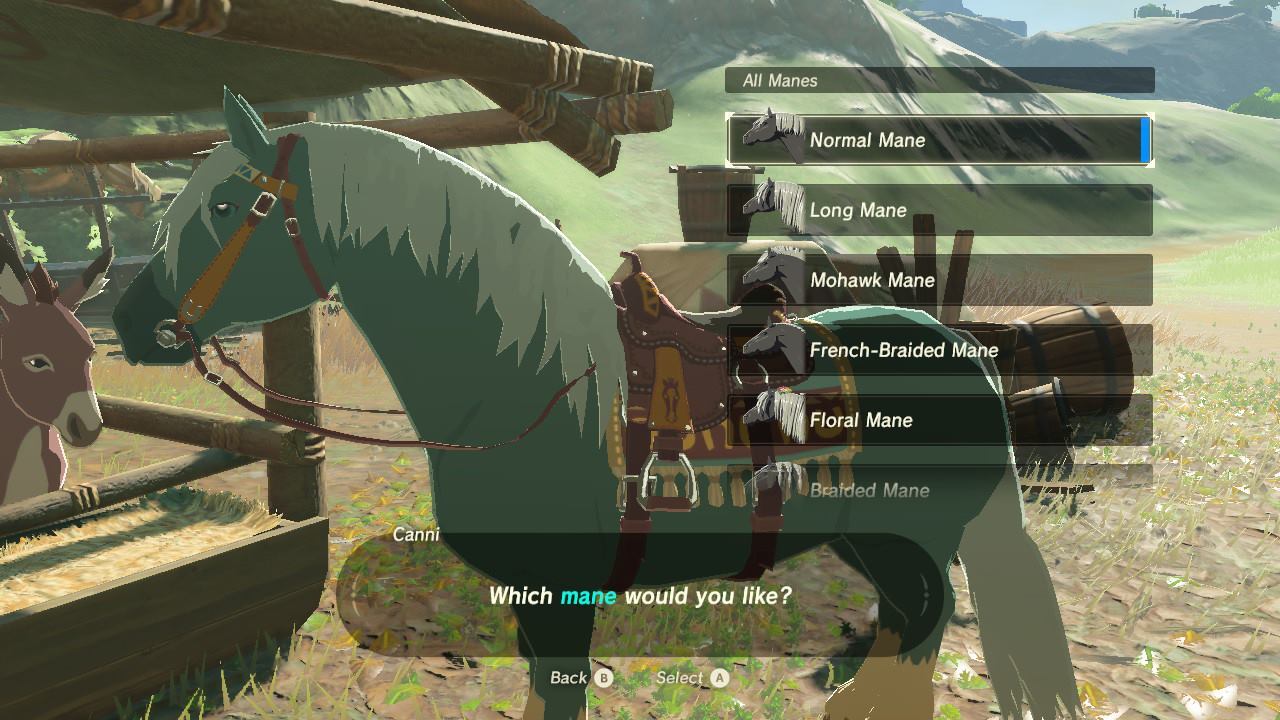
Task: Pick the Mohawk Mane entry
Action: (x=938, y=280)
